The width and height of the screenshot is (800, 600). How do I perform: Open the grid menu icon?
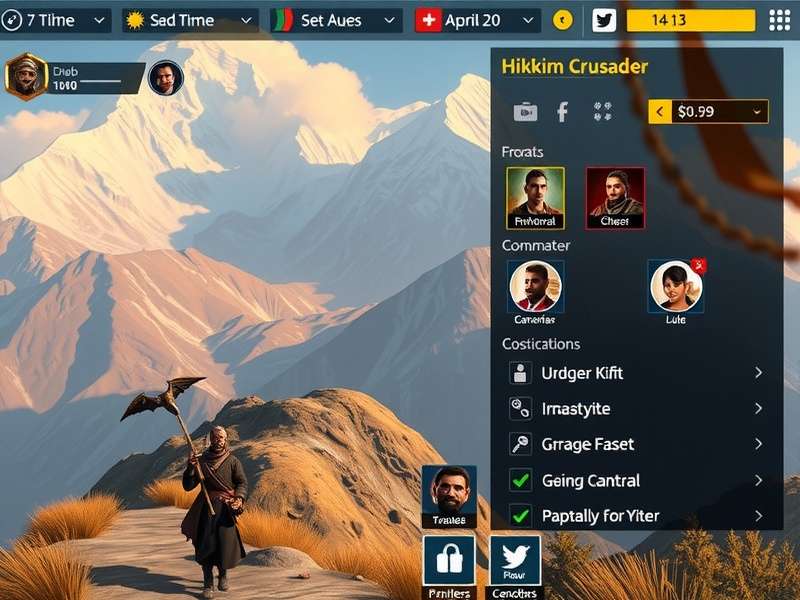(x=779, y=20)
